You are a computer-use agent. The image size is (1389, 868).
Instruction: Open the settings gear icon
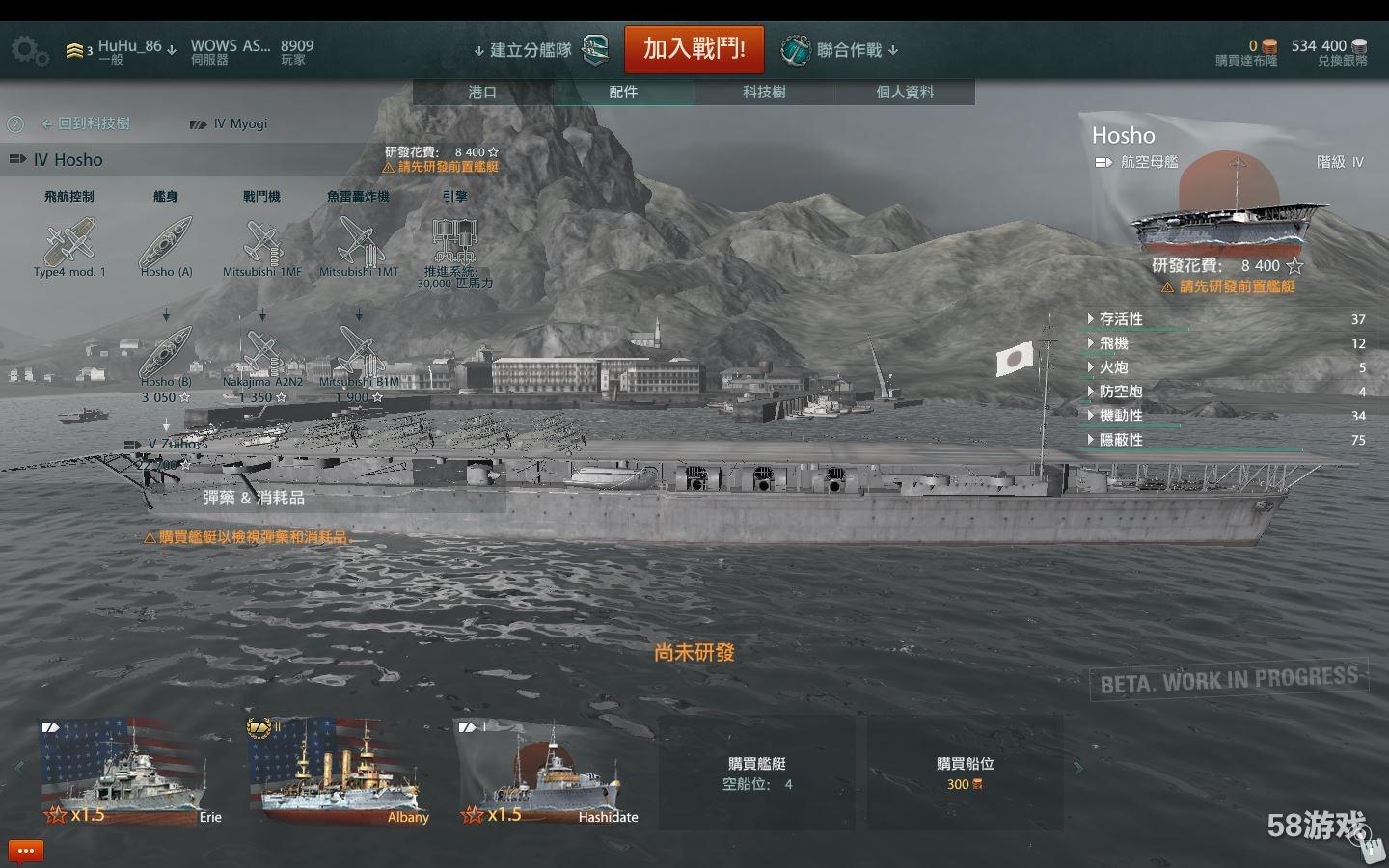29,50
